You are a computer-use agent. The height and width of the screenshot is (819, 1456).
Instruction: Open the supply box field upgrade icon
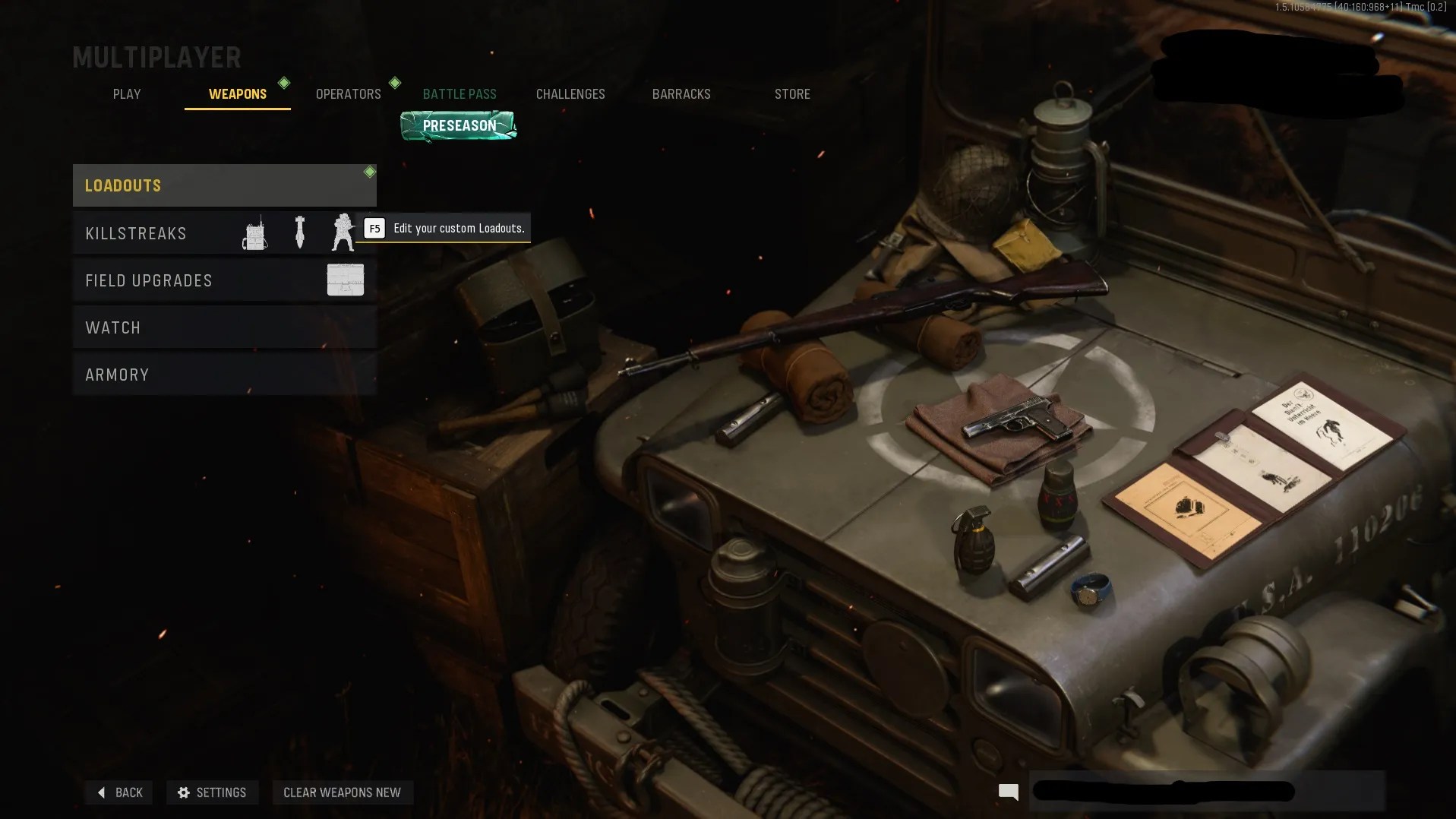click(346, 280)
